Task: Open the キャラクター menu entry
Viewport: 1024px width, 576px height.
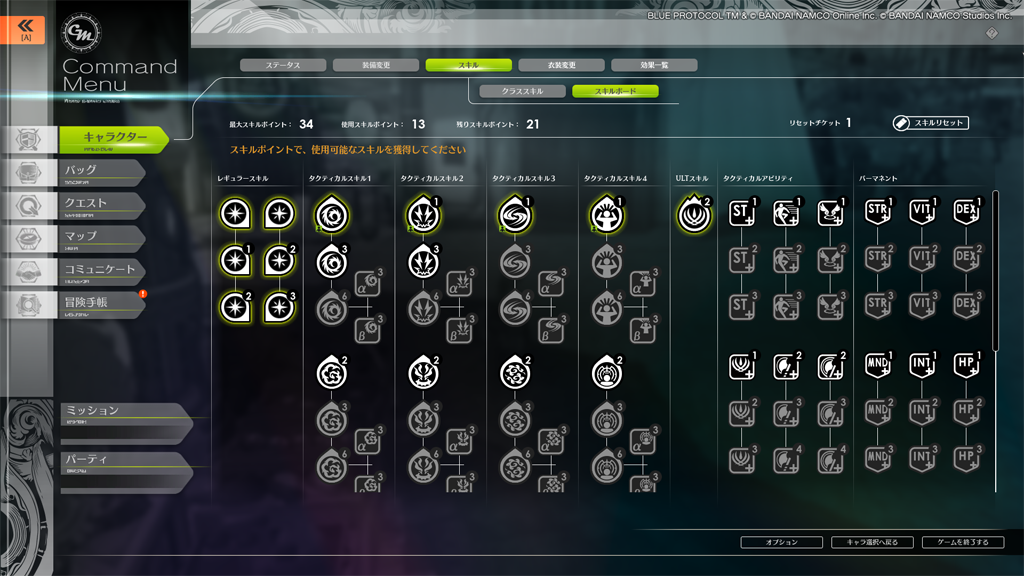Action: [x=113, y=139]
